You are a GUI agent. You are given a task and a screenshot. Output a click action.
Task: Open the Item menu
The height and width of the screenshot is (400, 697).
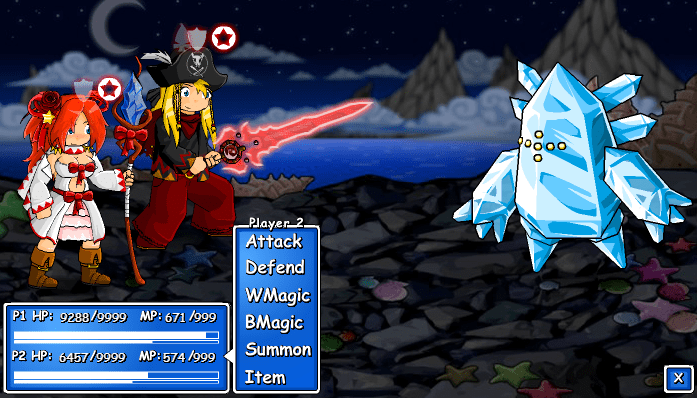pyautogui.click(x=265, y=377)
